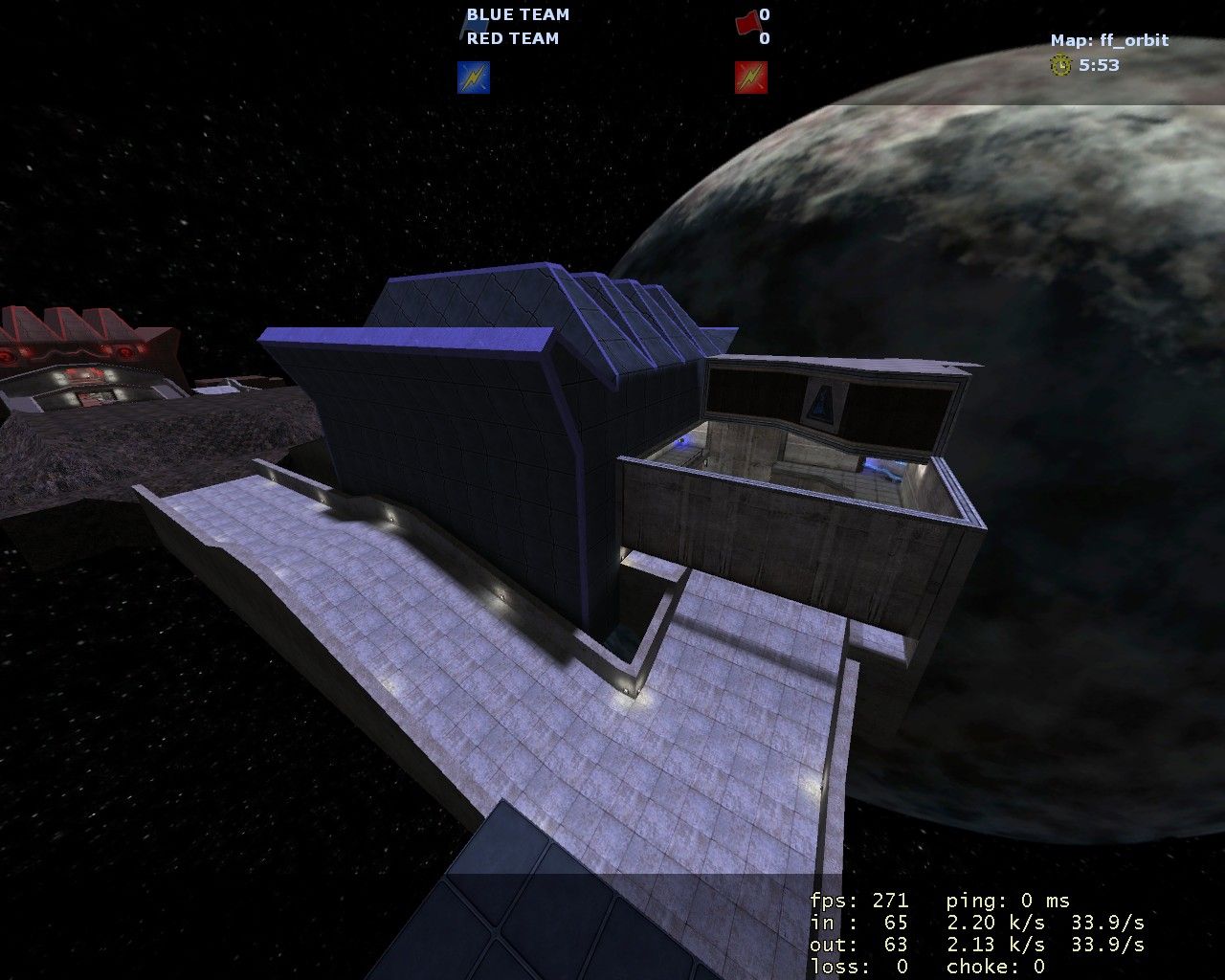1225x980 pixels.
Task: Click the blue team lightning bolt icon
Action: (474, 78)
